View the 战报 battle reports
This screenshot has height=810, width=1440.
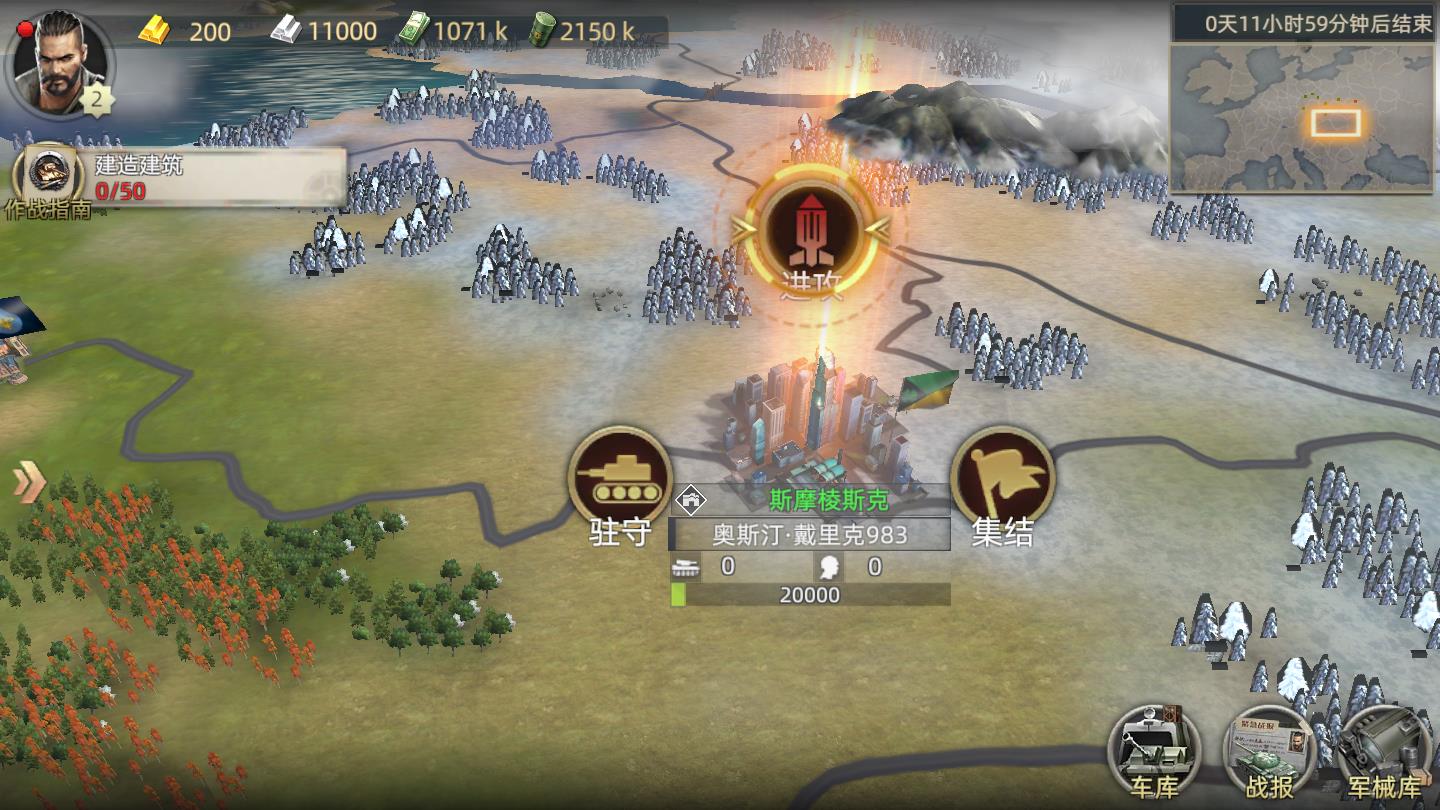click(1269, 754)
